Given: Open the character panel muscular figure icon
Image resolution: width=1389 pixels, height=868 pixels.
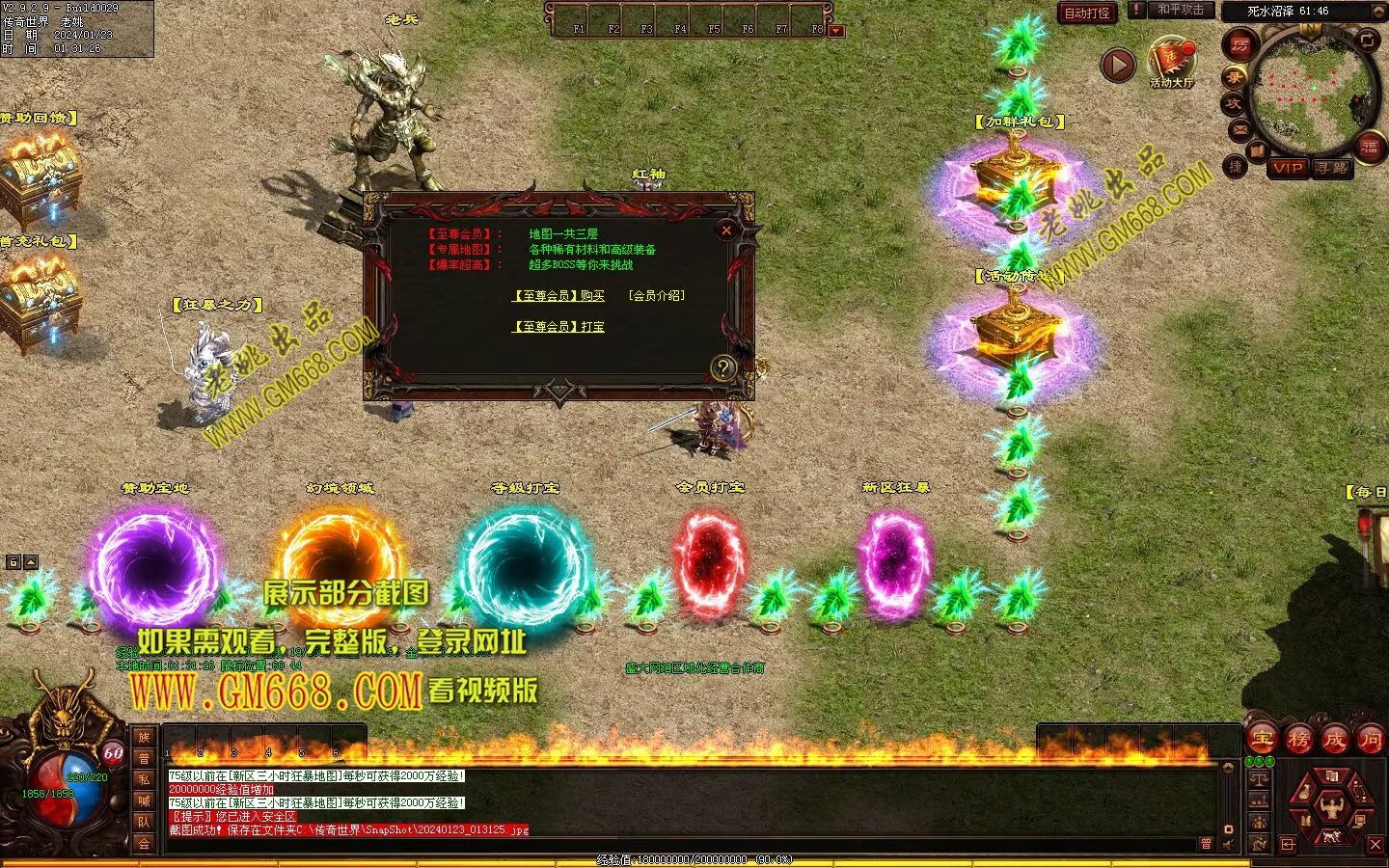Looking at the screenshot, I should coord(1332,804).
